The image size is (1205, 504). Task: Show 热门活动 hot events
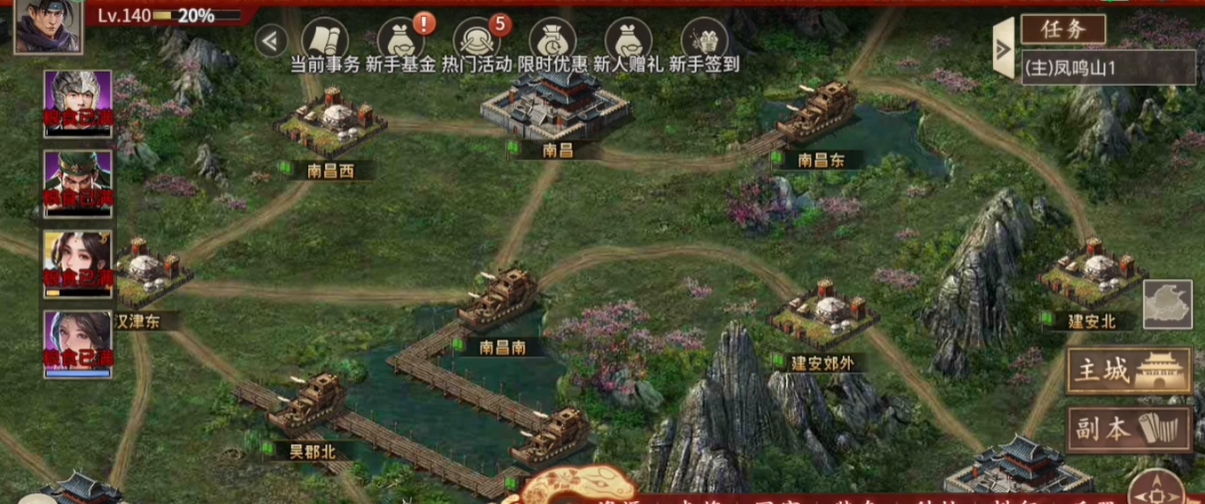(x=476, y=41)
